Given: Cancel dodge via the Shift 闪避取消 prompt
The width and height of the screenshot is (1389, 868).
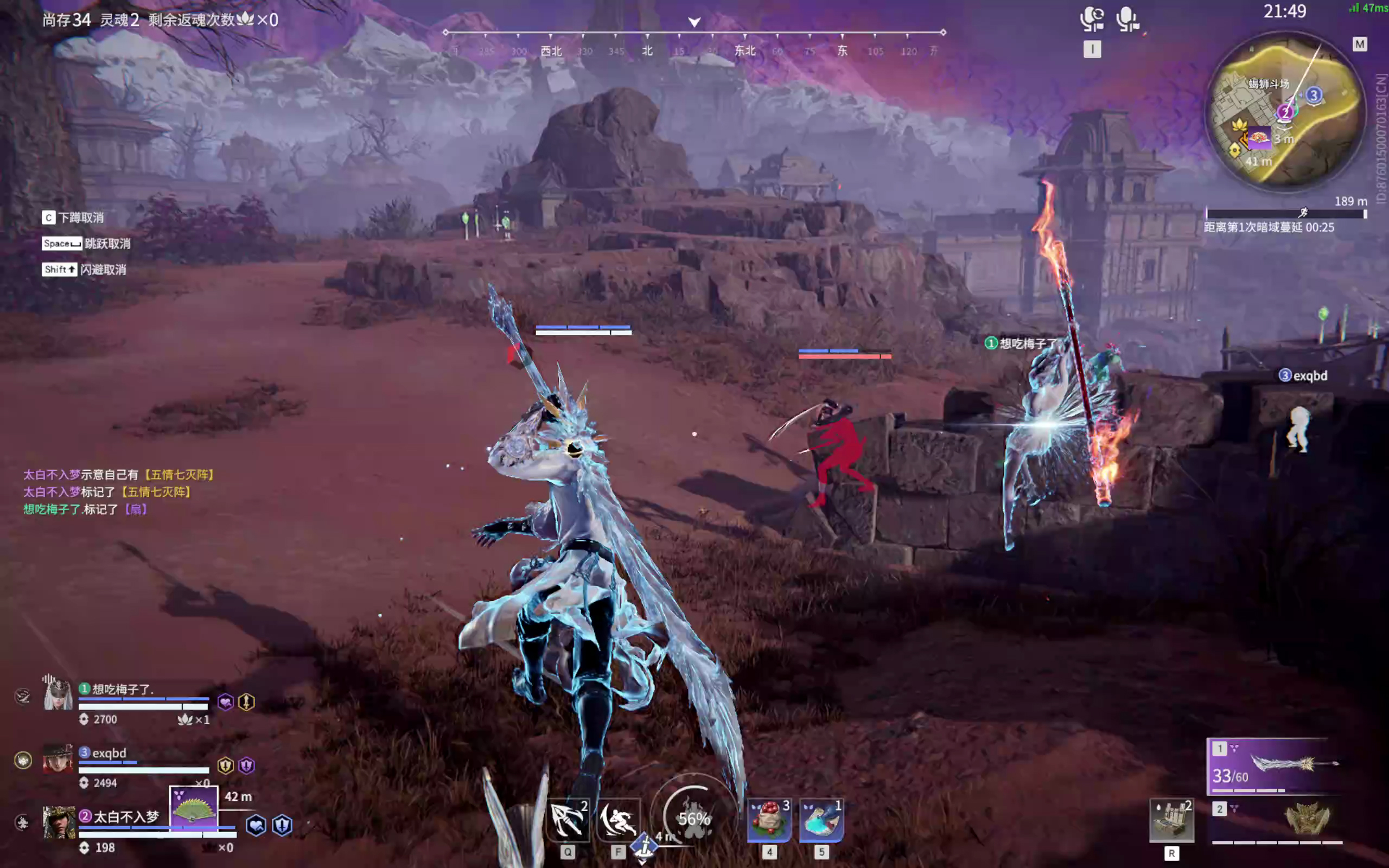Looking at the screenshot, I should 85,269.
